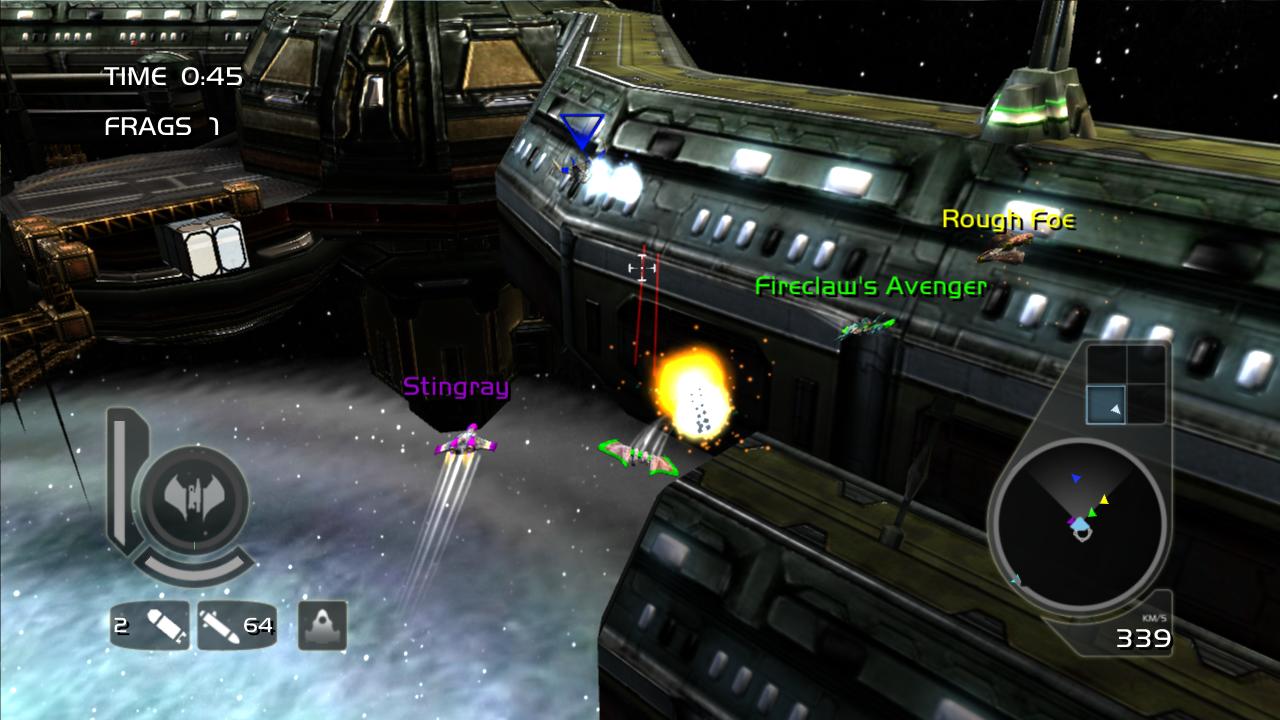Click the yellow enemy blip on radar
This screenshot has height=720, width=1280.
click(x=1104, y=499)
